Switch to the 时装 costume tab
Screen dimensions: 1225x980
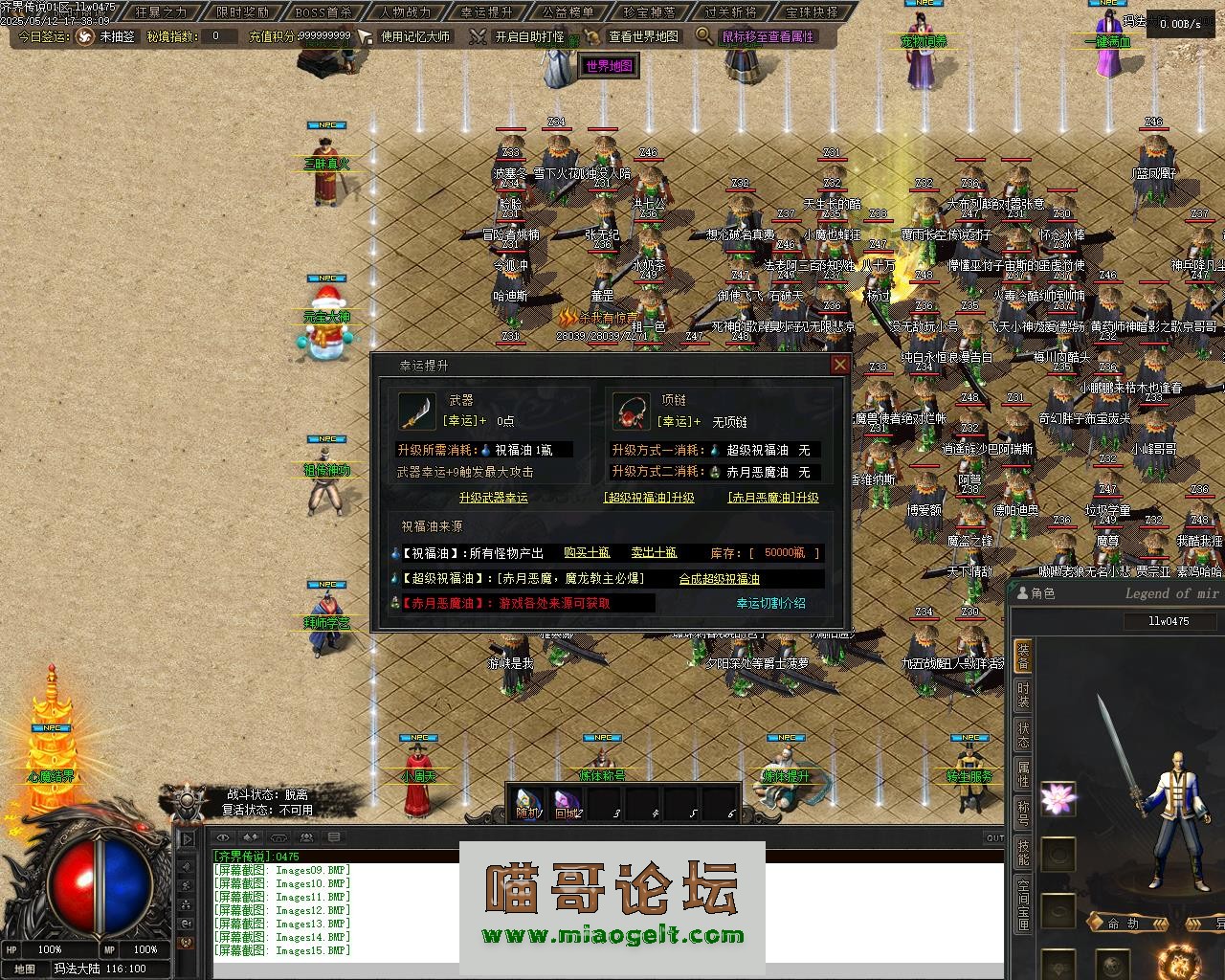(x=1023, y=695)
